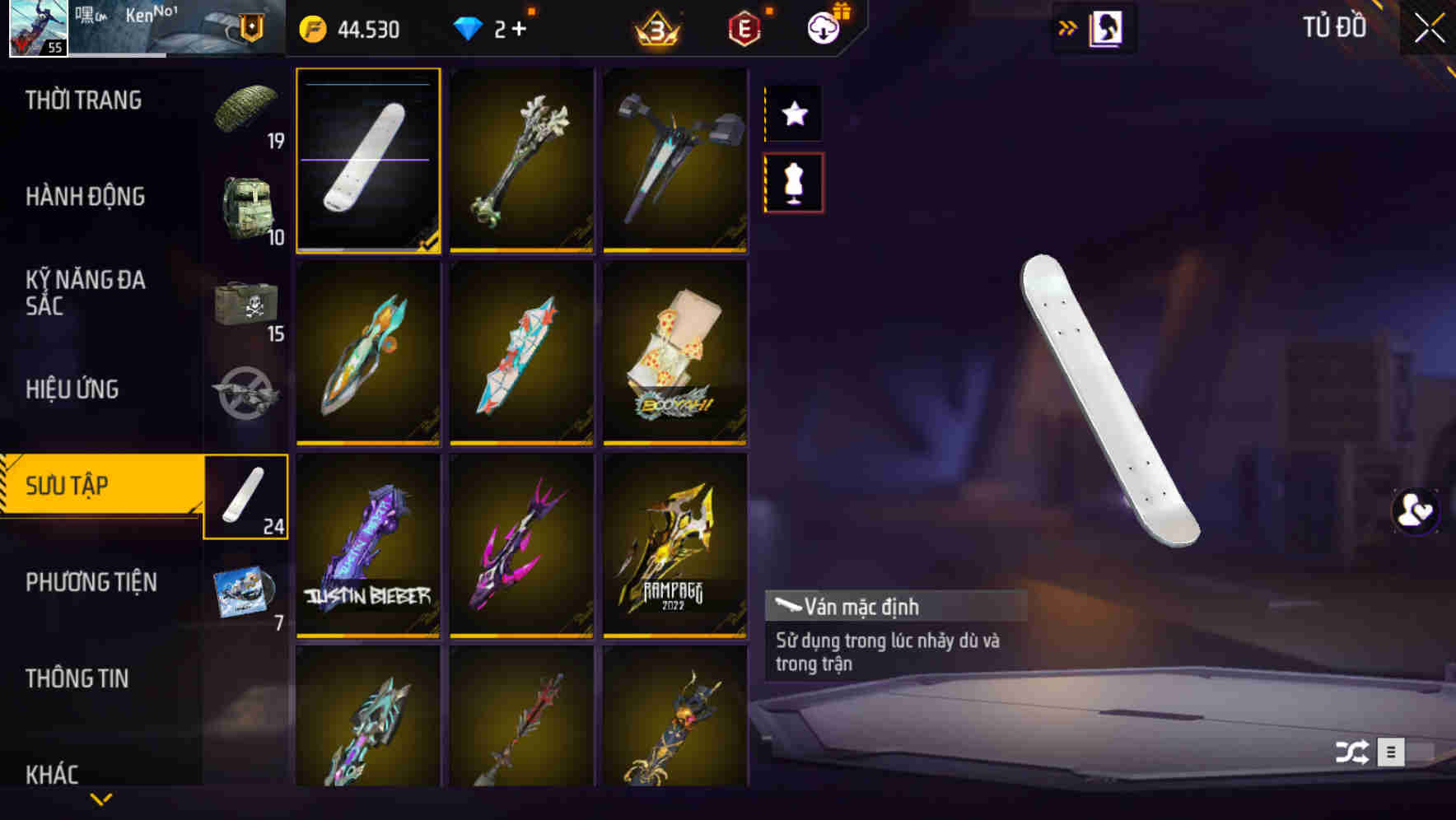
Task: Open the cloud gift download icon
Action: coord(823,26)
